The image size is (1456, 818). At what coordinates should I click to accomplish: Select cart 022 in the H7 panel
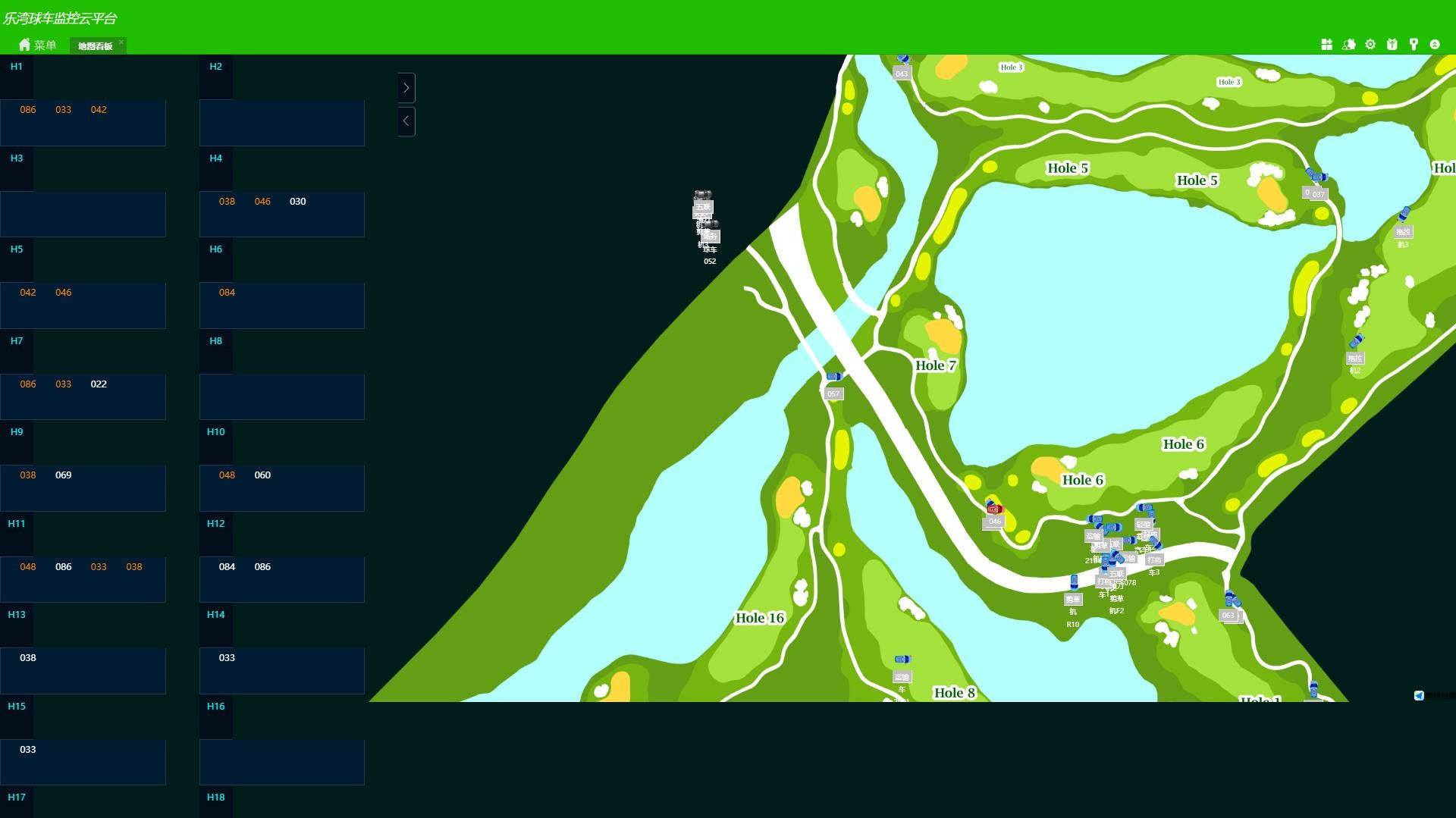point(99,384)
